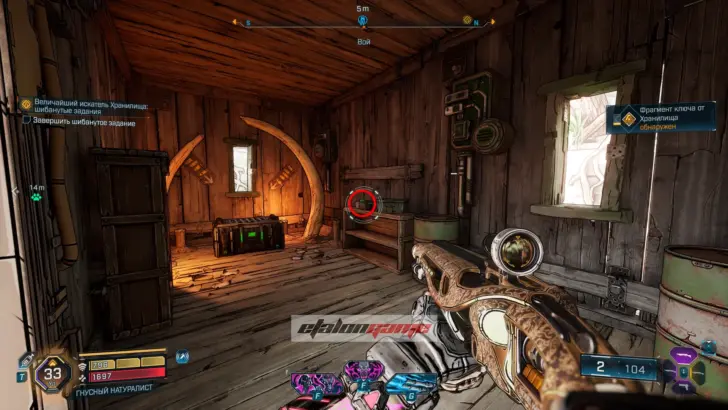Click the green paw print tracker icon
The width and height of the screenshot is (728, 410).
tap(36, 197)
